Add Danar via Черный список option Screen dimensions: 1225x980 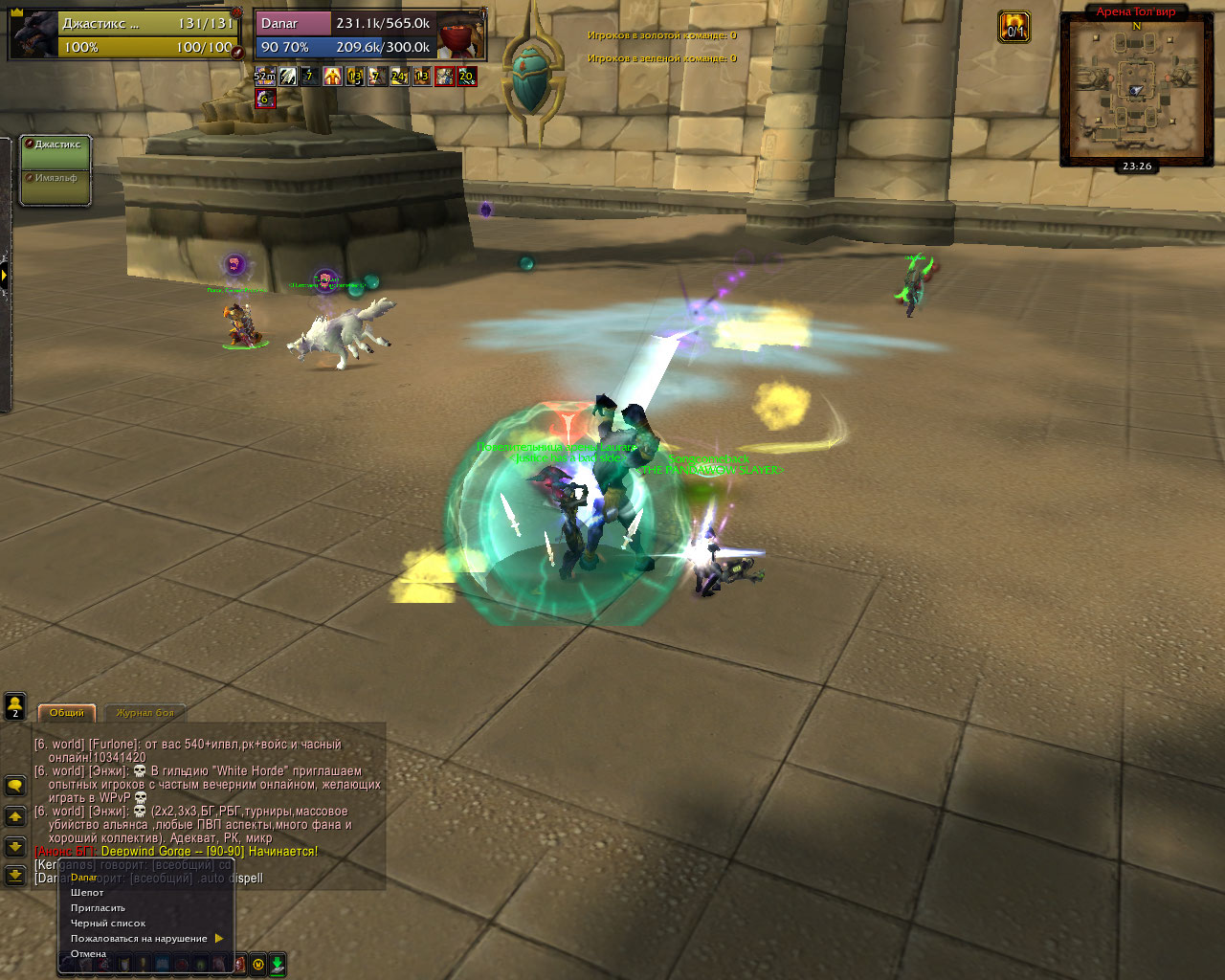pyautogui.click(x=108, y=924)
